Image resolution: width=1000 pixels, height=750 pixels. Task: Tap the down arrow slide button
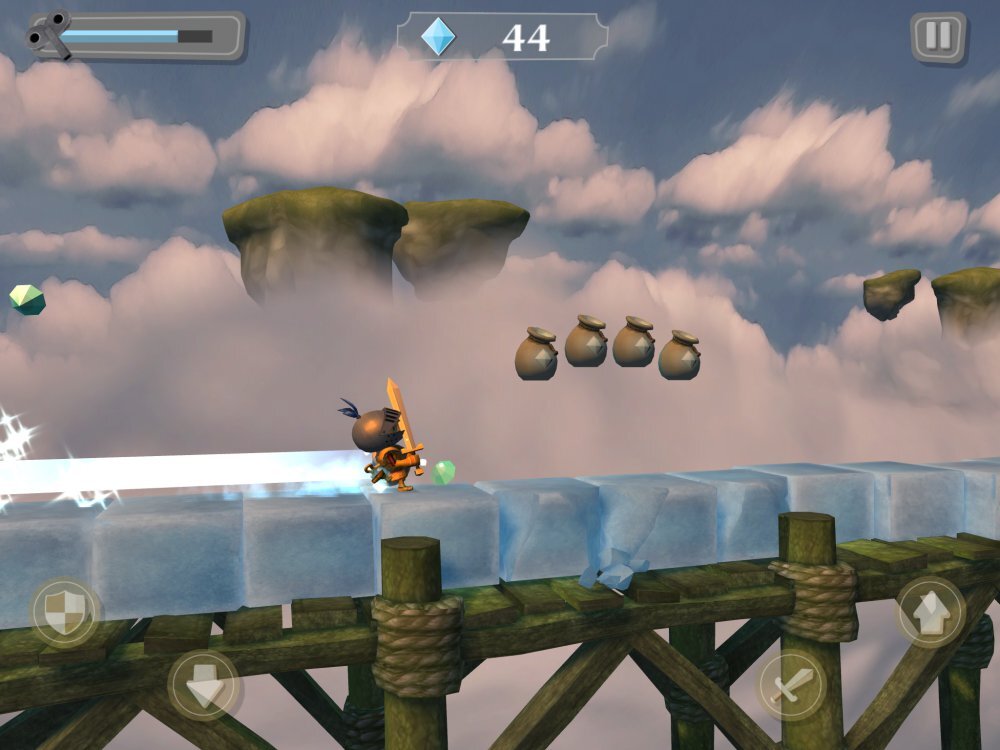coord(203,686)
